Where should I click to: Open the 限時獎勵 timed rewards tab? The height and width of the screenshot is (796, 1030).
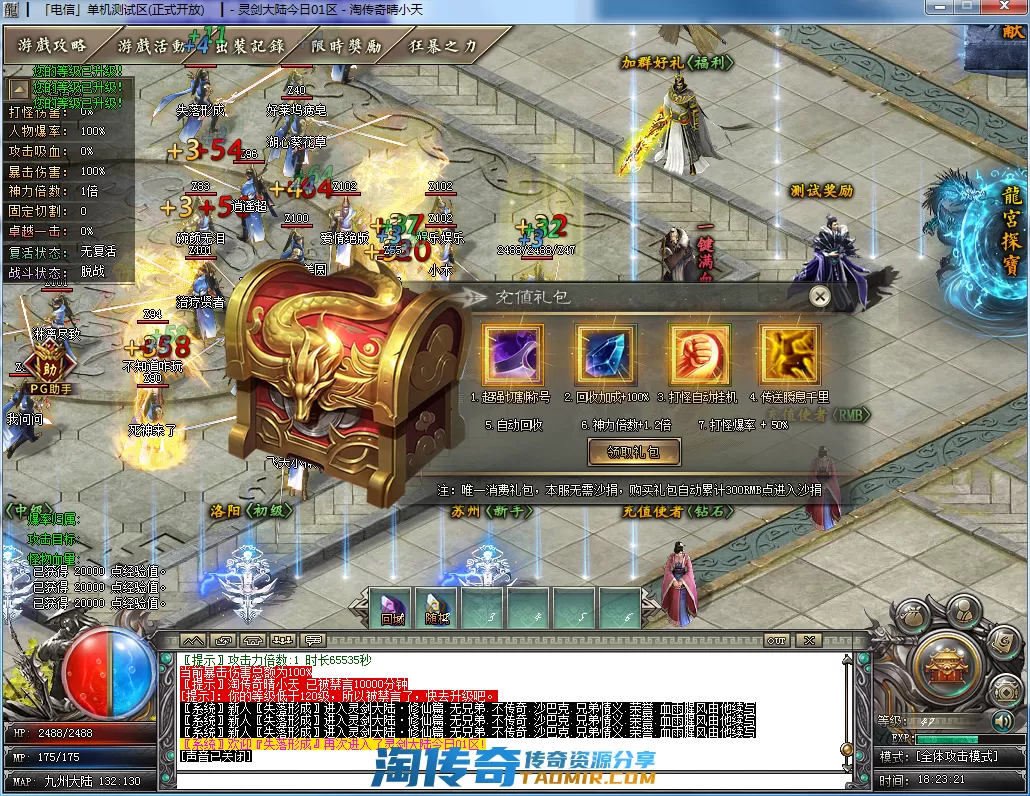tap(346, 46)
